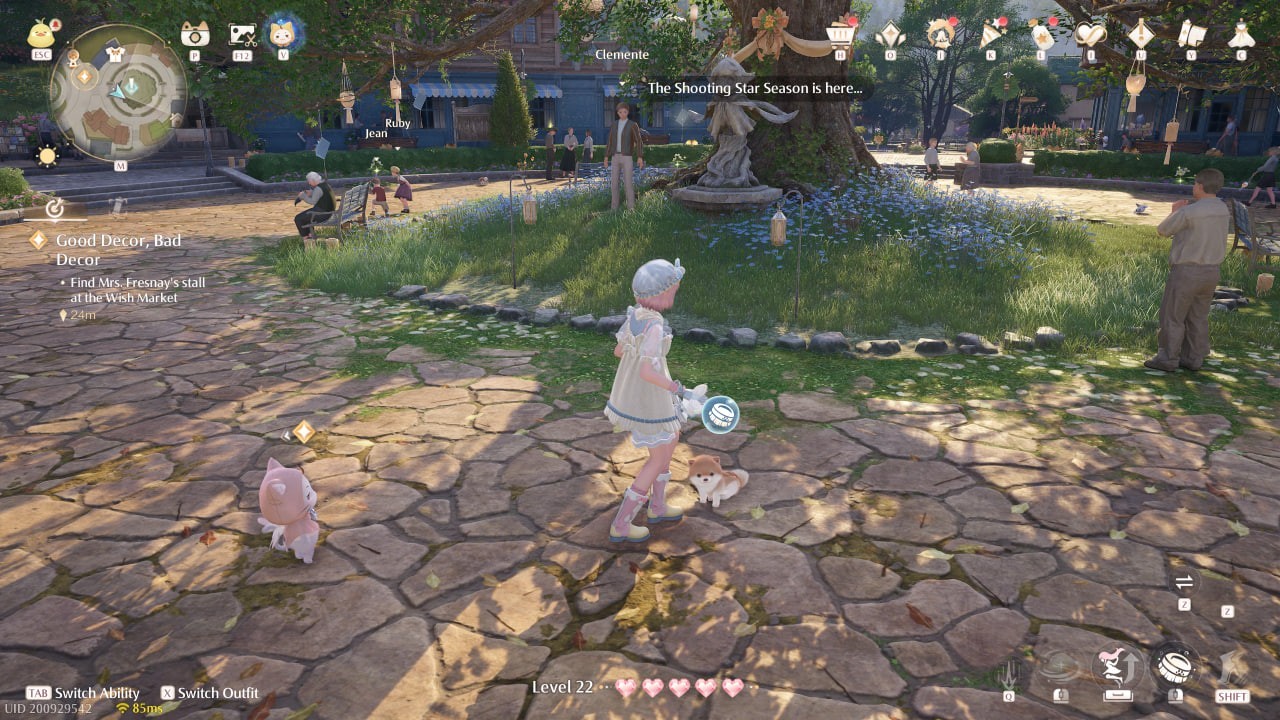Expand the circular minimap
The height and width of the screenshot is (720, 1280).
click(x=118, y=92)
